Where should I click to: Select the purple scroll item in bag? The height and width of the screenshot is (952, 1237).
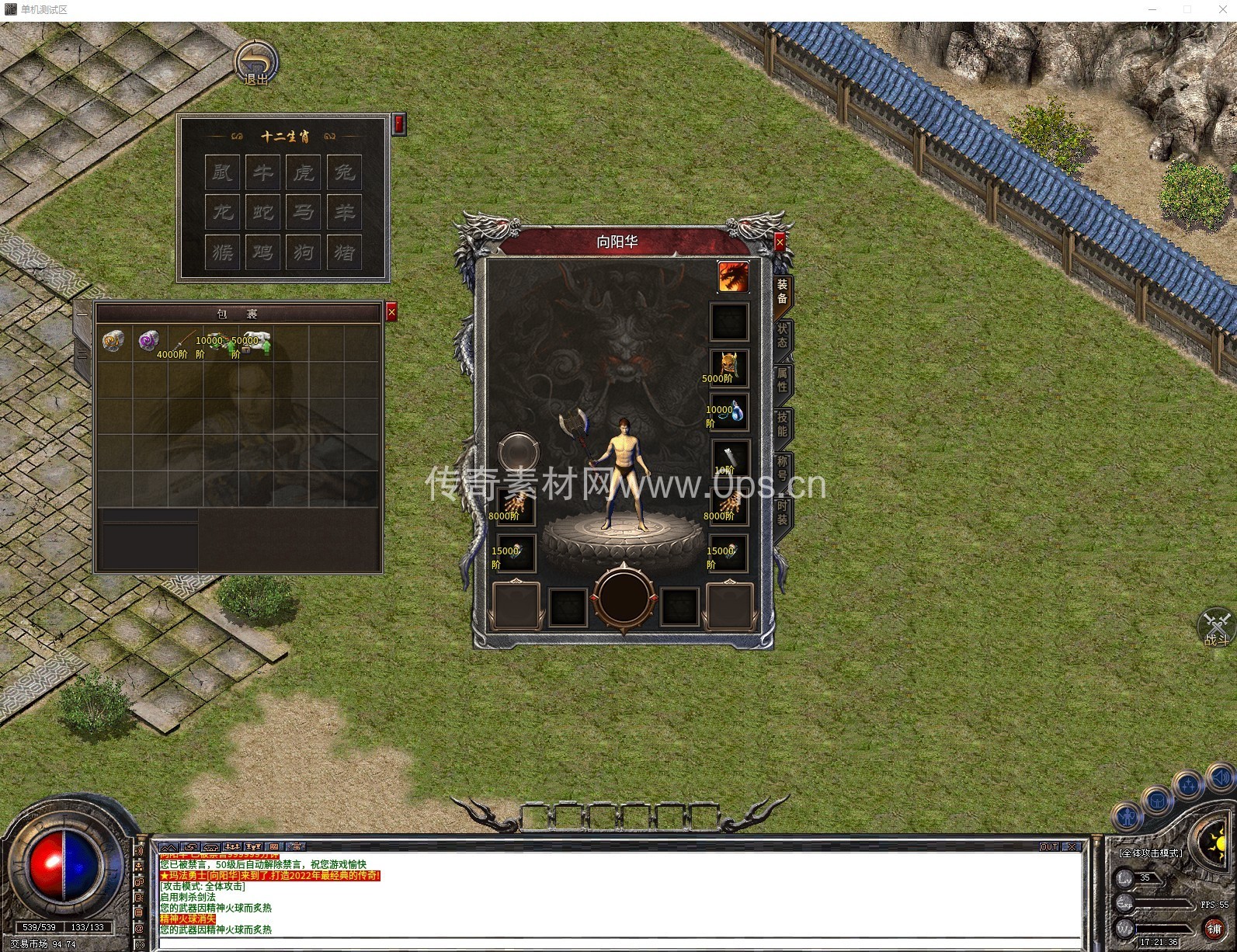pos(148,340)
